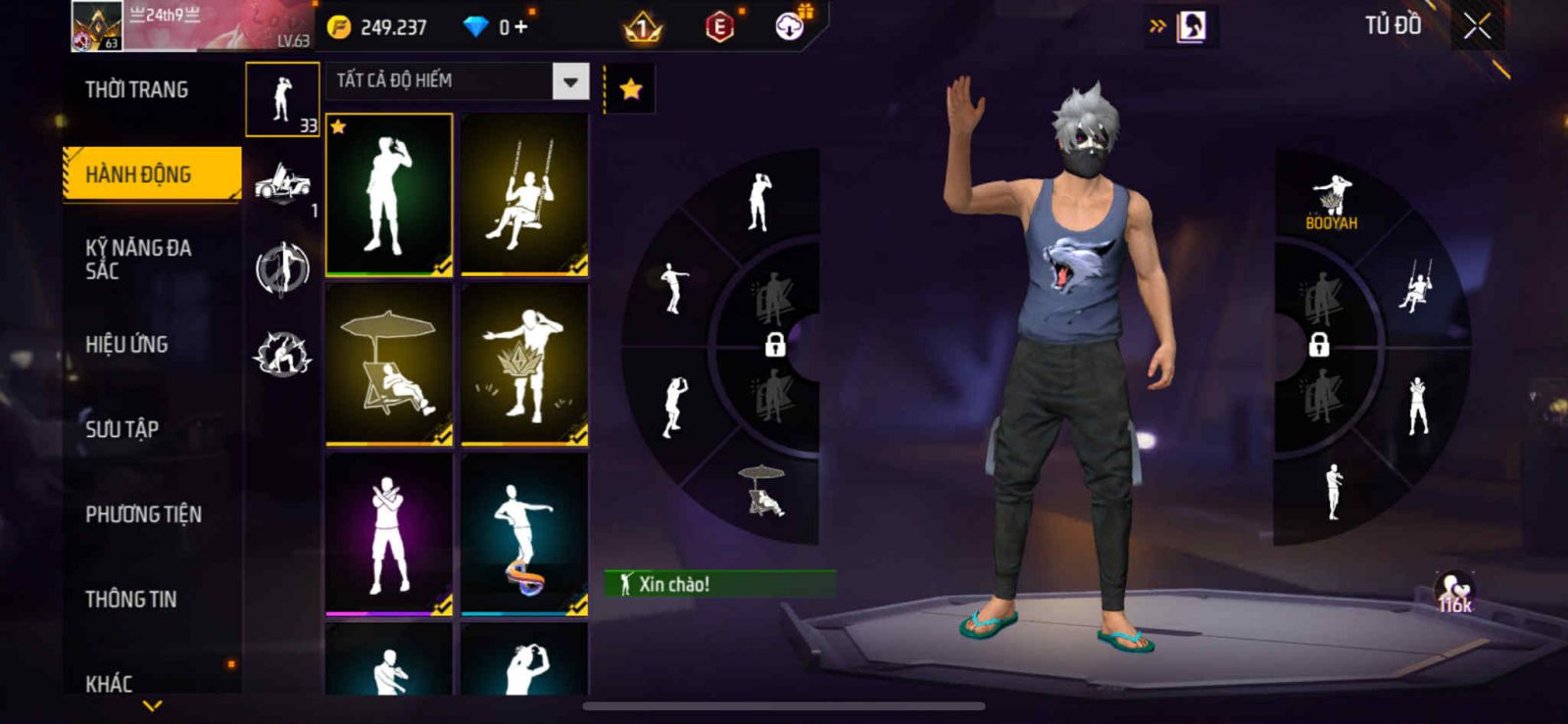Choose the swing emote thumbnail
Screen dimensions: 1568x724
(524, 194)
